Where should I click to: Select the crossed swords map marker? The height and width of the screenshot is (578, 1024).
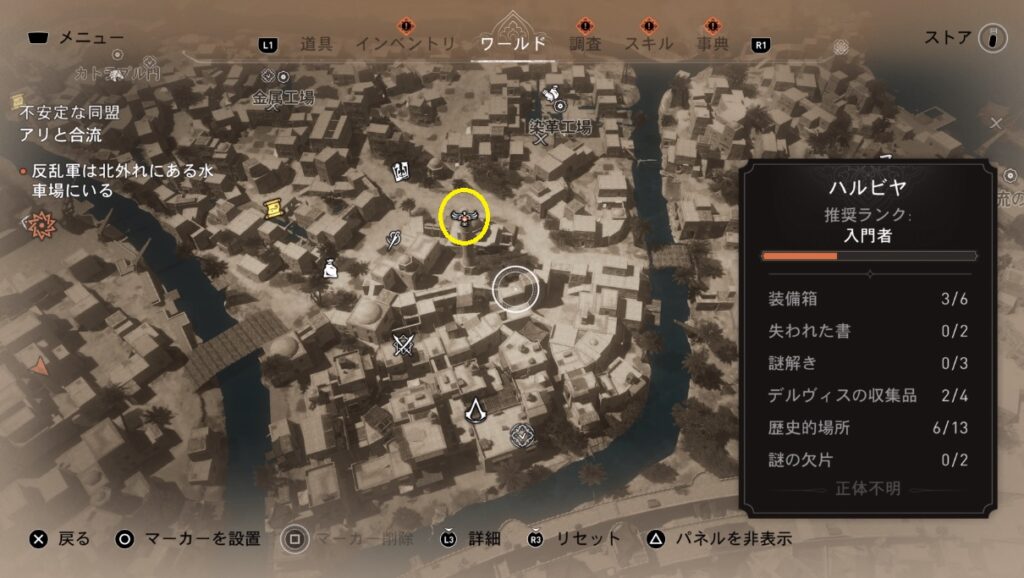click(x=404, y=345)
